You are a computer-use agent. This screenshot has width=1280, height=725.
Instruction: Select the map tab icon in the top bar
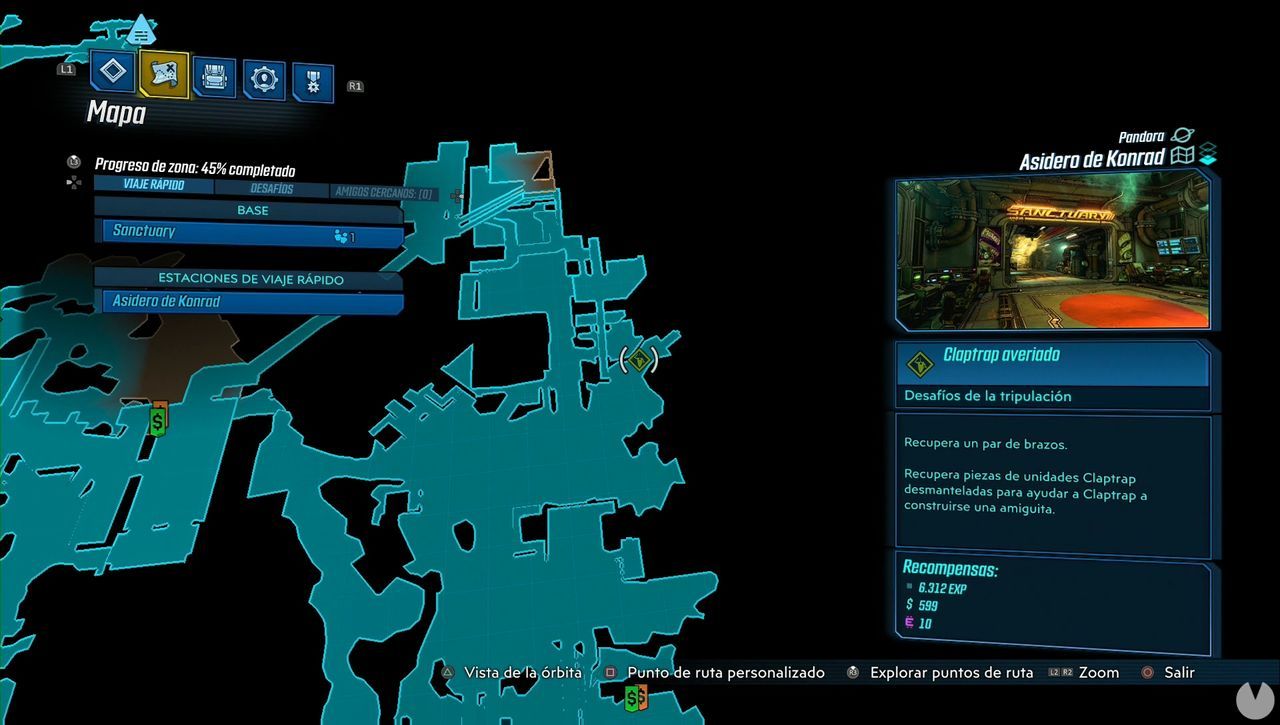163,74
